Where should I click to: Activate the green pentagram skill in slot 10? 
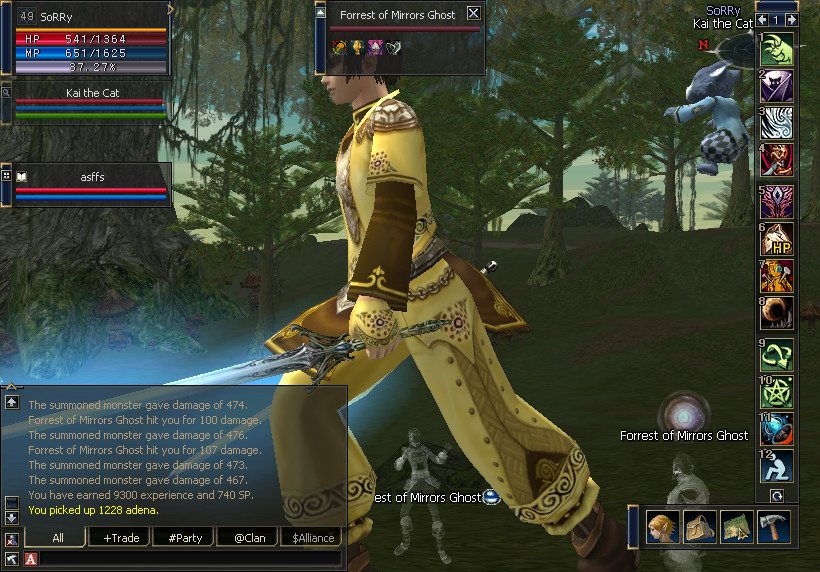pos(777,390)
